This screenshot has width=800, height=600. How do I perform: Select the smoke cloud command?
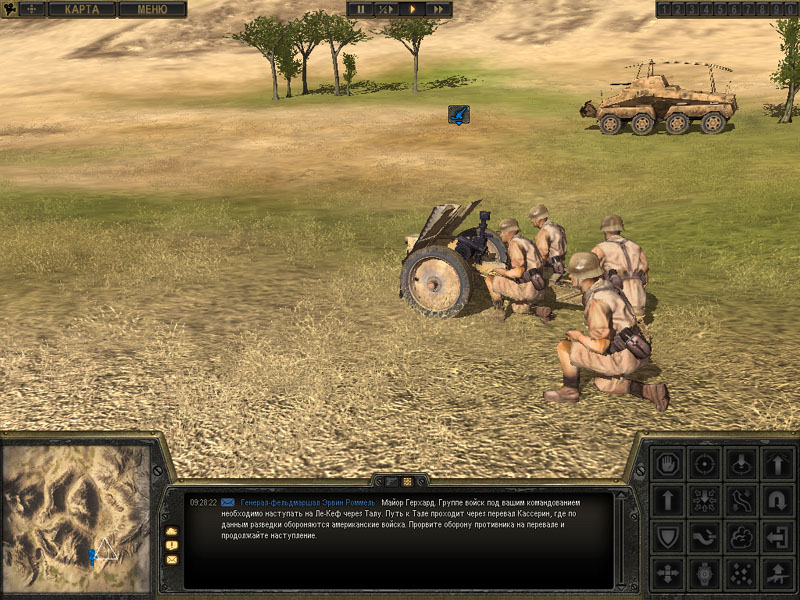point(741,536)
